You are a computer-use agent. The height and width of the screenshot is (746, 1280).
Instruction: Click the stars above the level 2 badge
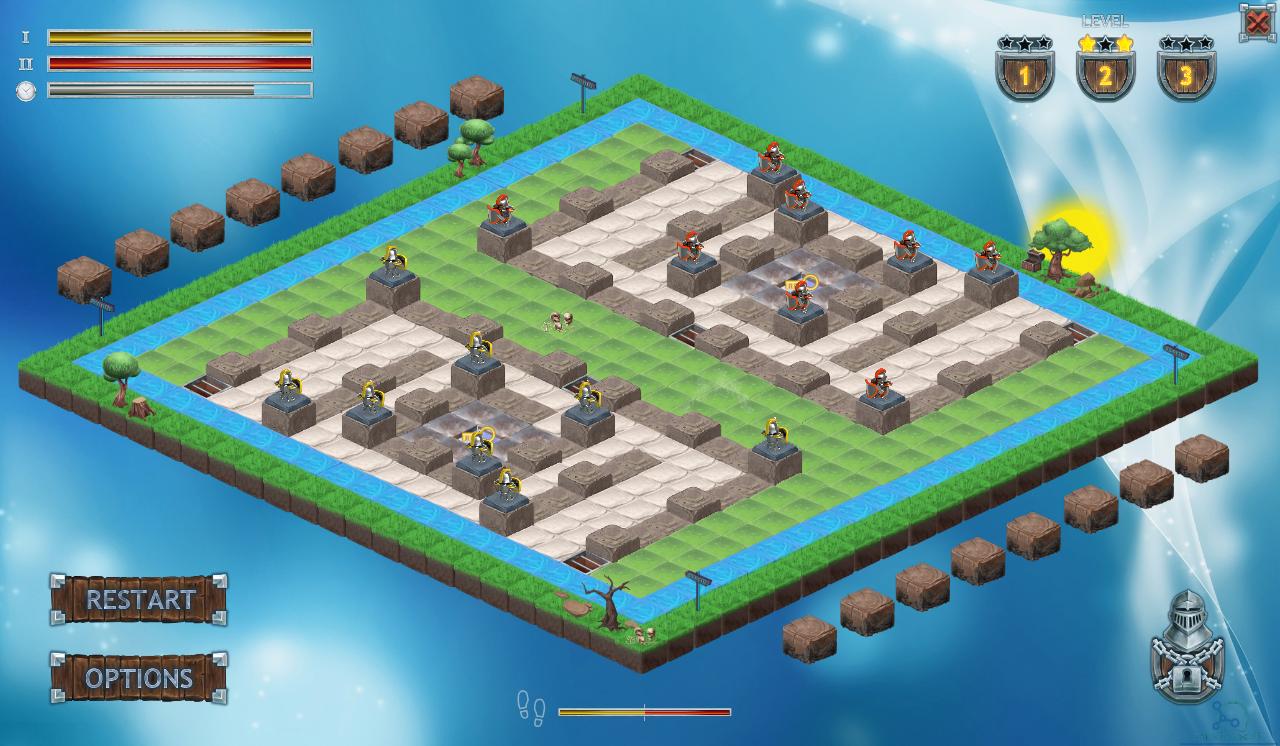click(1105, 42)
